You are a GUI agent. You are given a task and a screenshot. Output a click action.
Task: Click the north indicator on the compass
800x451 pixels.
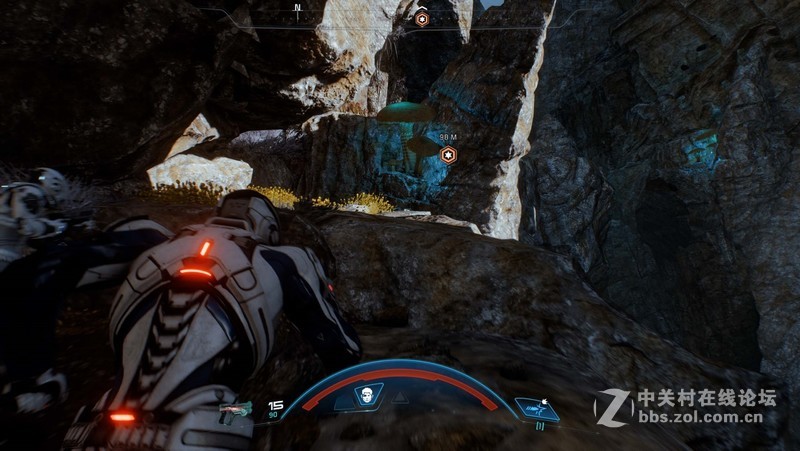(x=297, y=8)
